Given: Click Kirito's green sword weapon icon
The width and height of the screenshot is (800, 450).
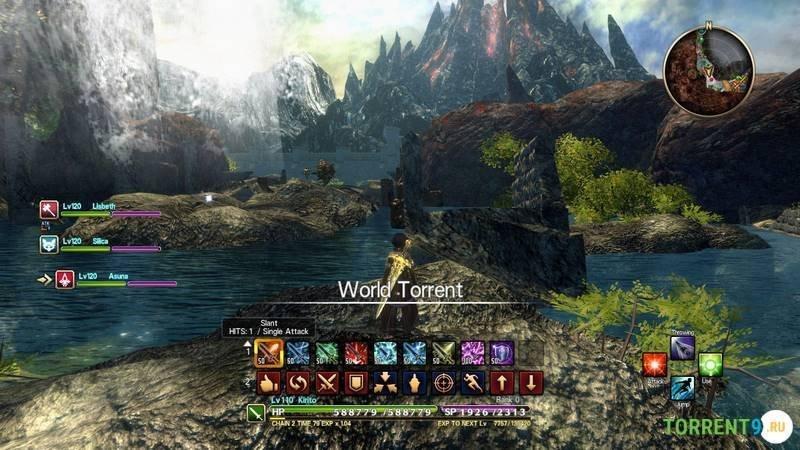Looking at the screenshot, I should [x=256, y=413].
